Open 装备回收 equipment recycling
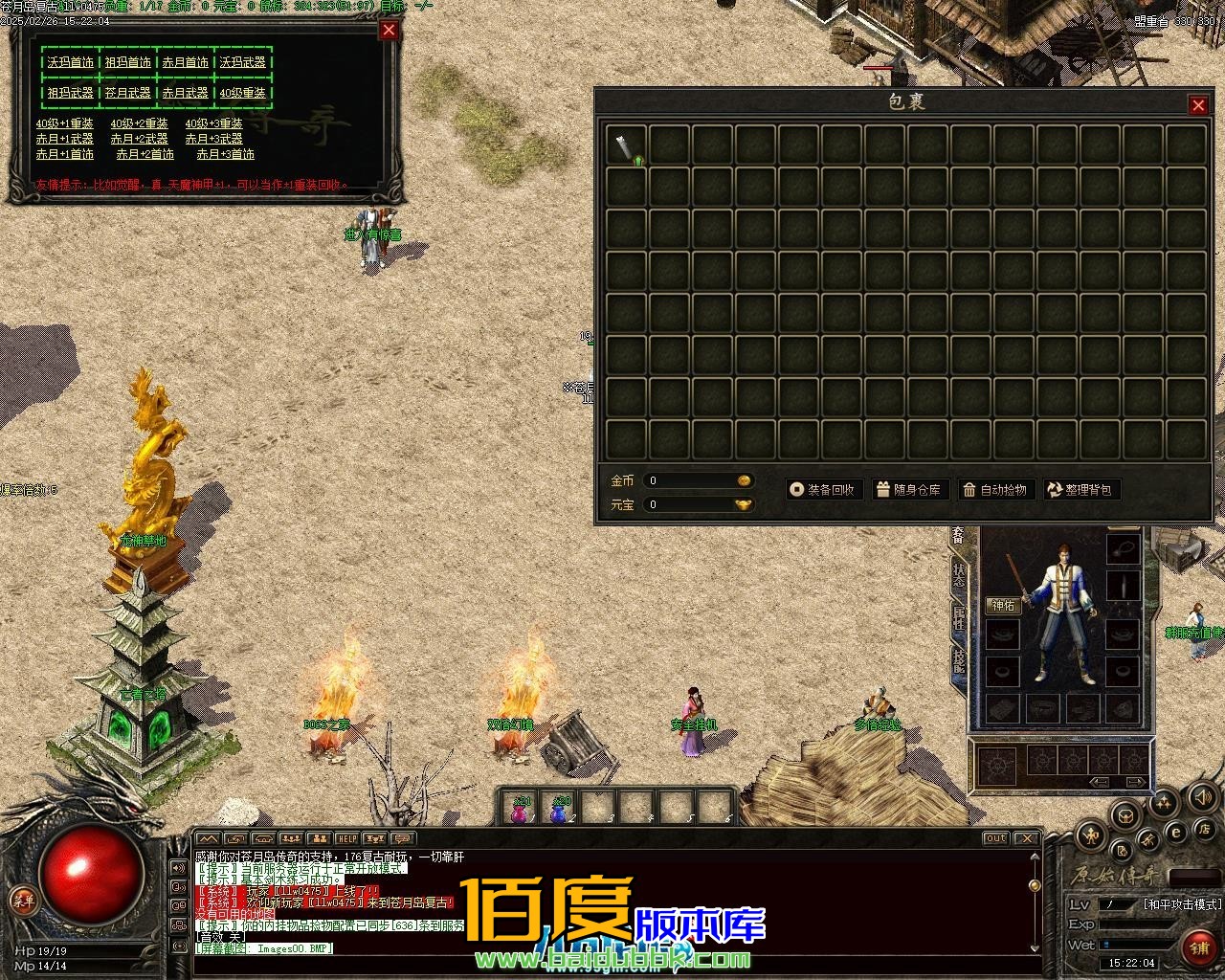The height and width of the screenshot is (980, 1225). (822, 490)
